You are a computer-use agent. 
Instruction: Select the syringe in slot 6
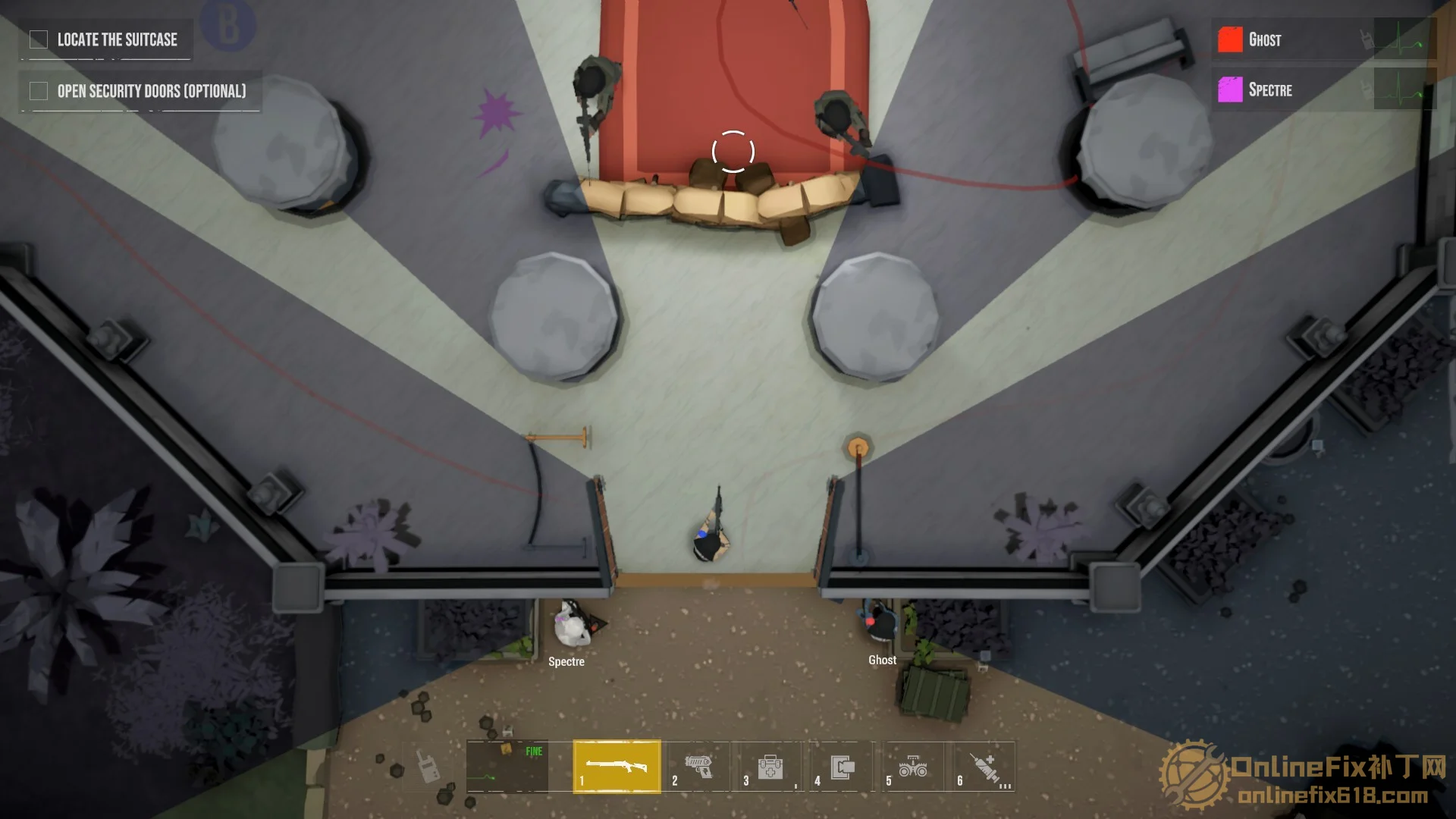[984, 767]
